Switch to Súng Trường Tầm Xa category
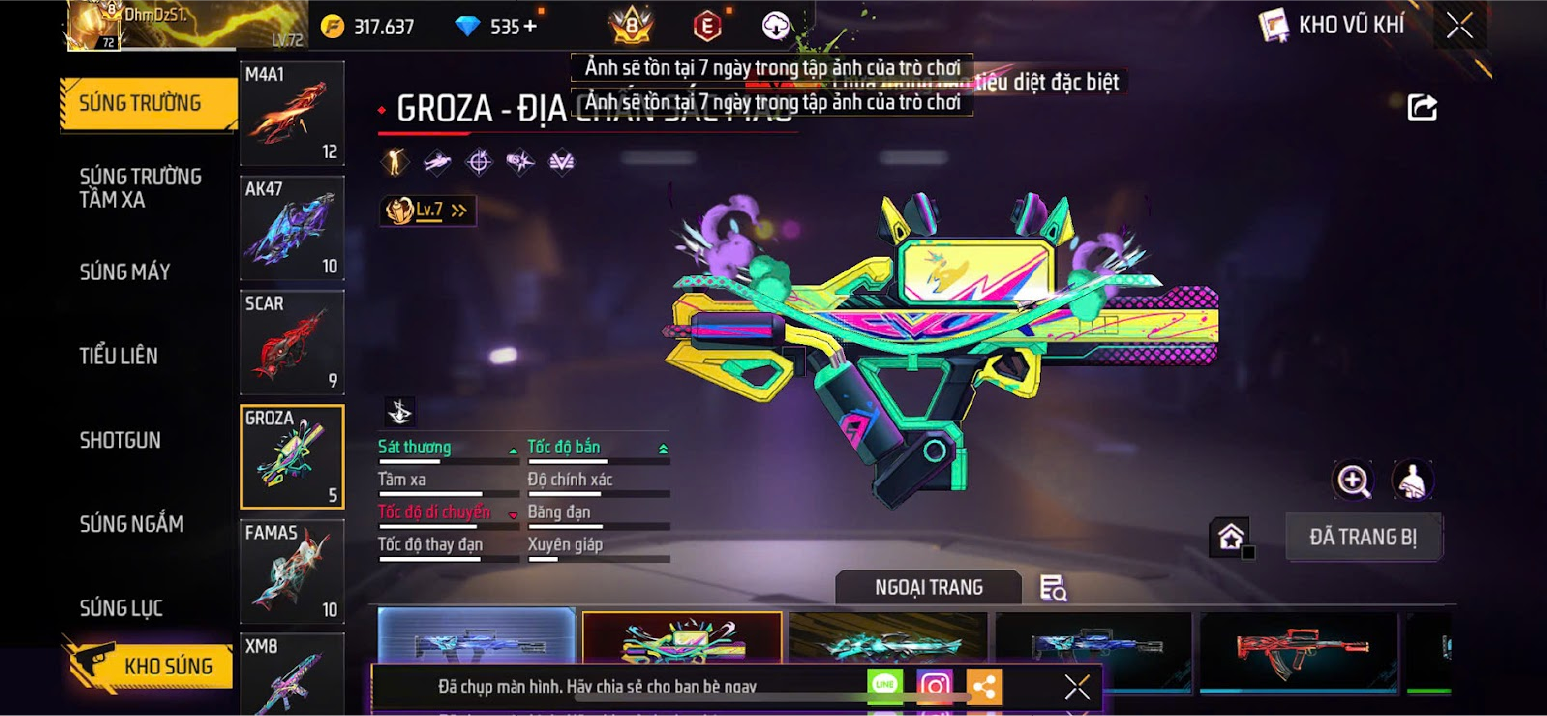The height and width of the screenshot is (716, 1547). click(x=141, y=188)
